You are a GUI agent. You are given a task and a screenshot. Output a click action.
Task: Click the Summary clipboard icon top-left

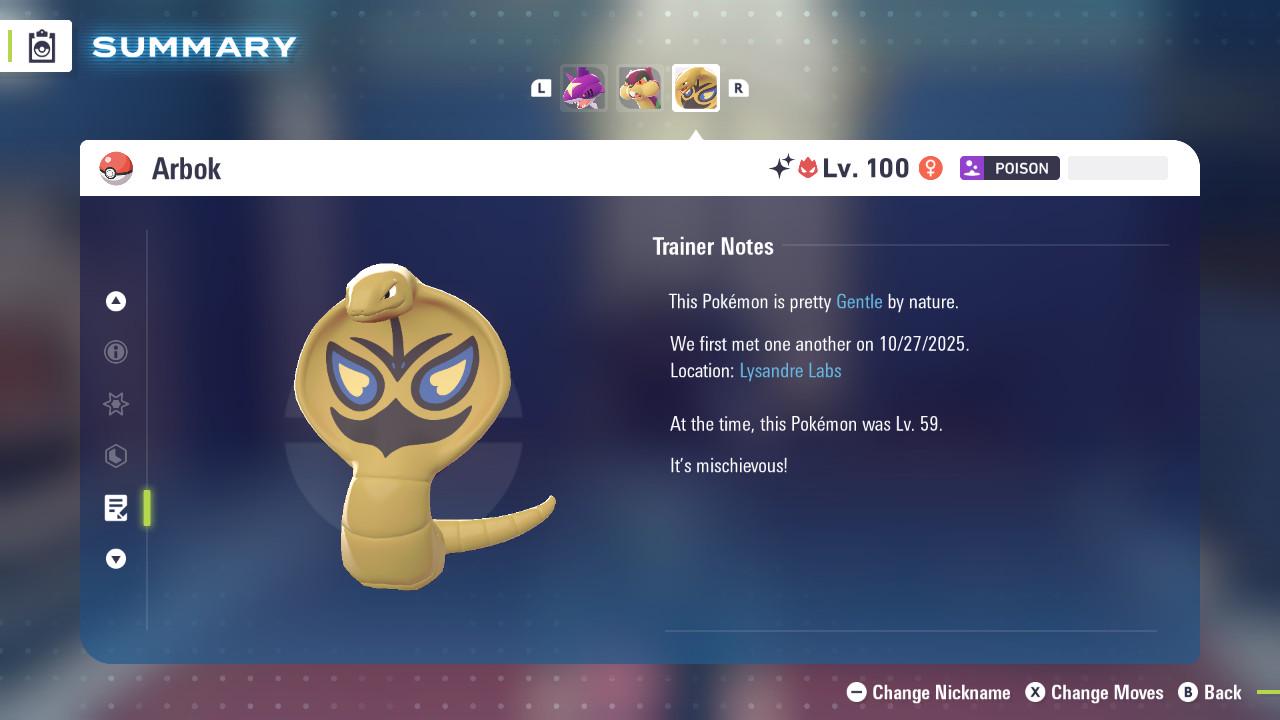40,45
